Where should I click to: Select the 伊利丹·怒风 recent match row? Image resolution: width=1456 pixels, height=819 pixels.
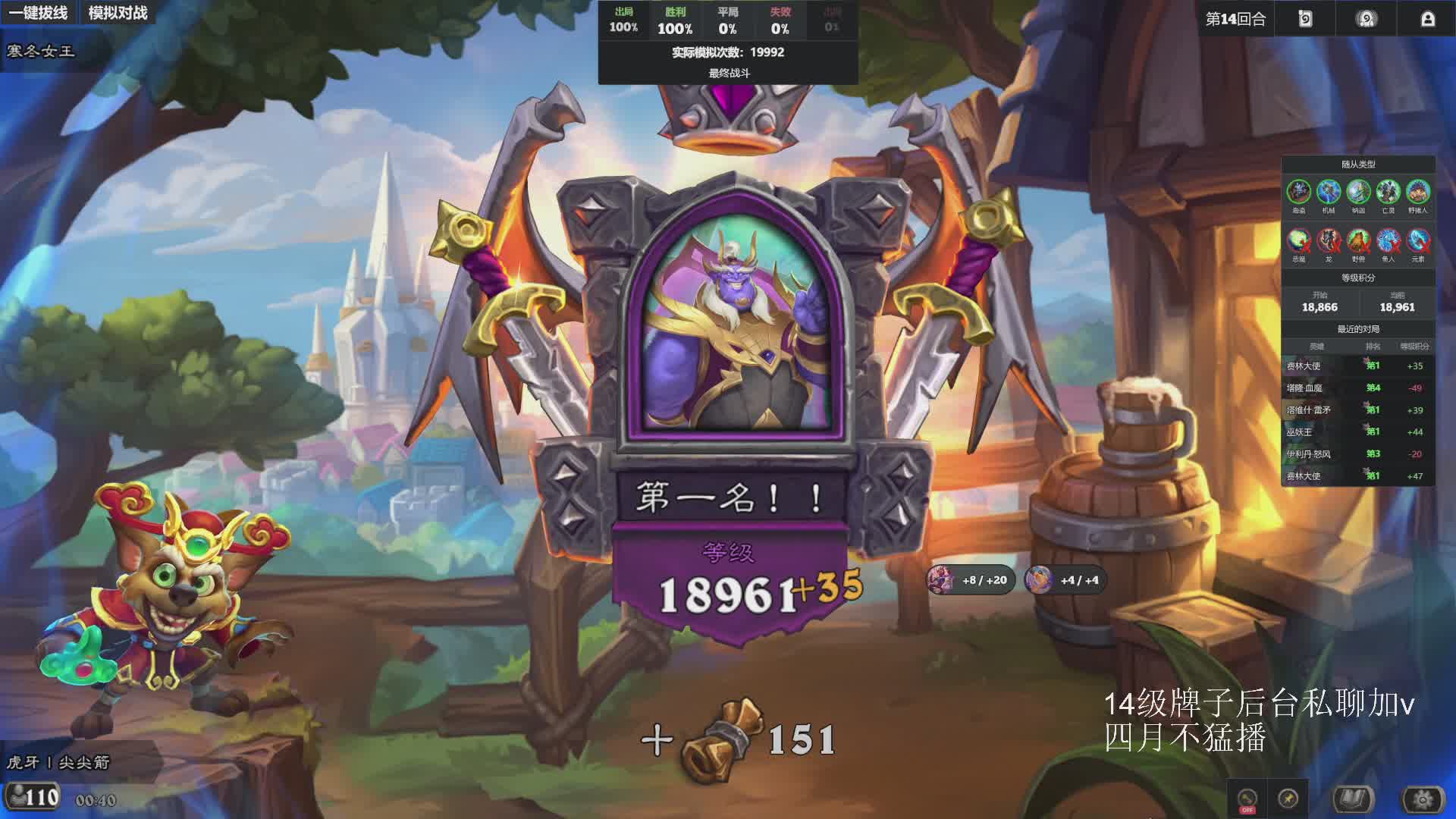1357,453
